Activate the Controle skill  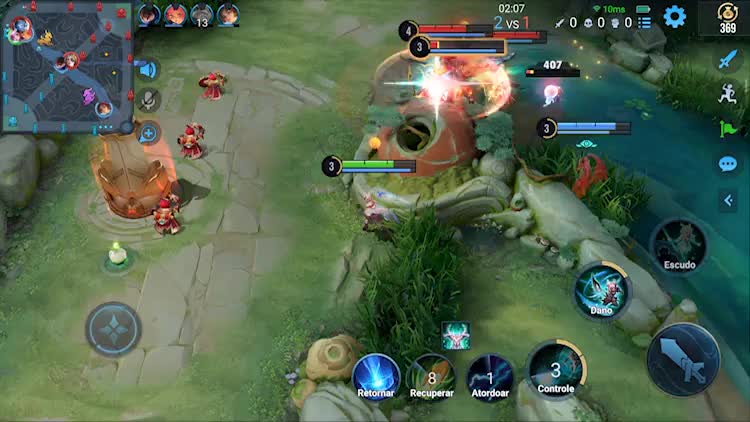coord(555,368)
